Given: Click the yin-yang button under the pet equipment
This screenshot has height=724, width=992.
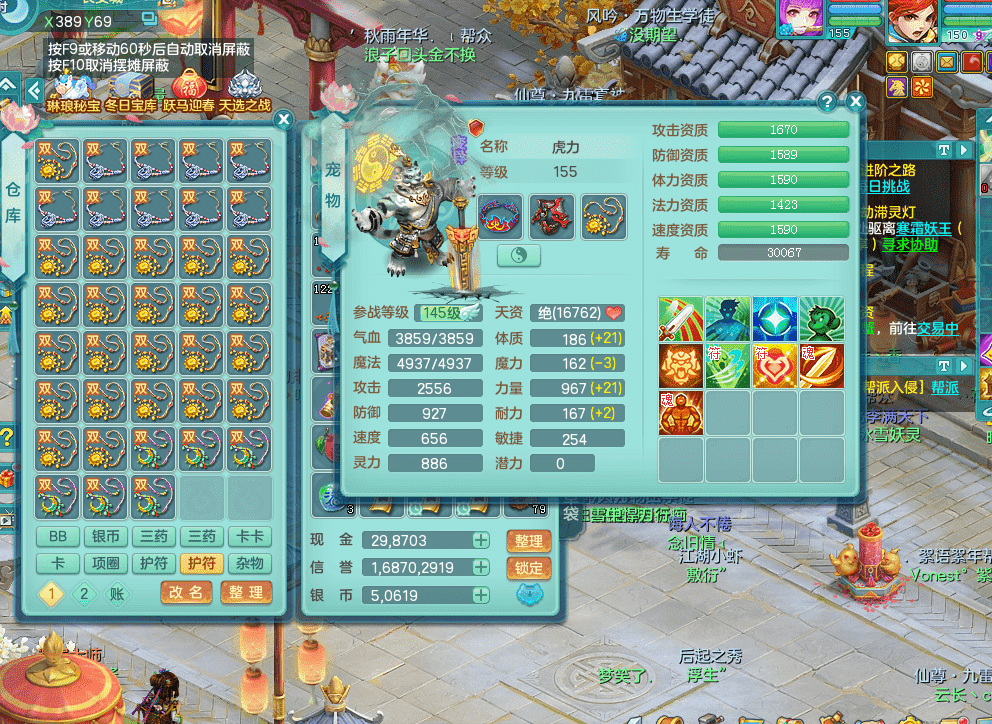Looking at the screenshot, I should coord(518,255).
